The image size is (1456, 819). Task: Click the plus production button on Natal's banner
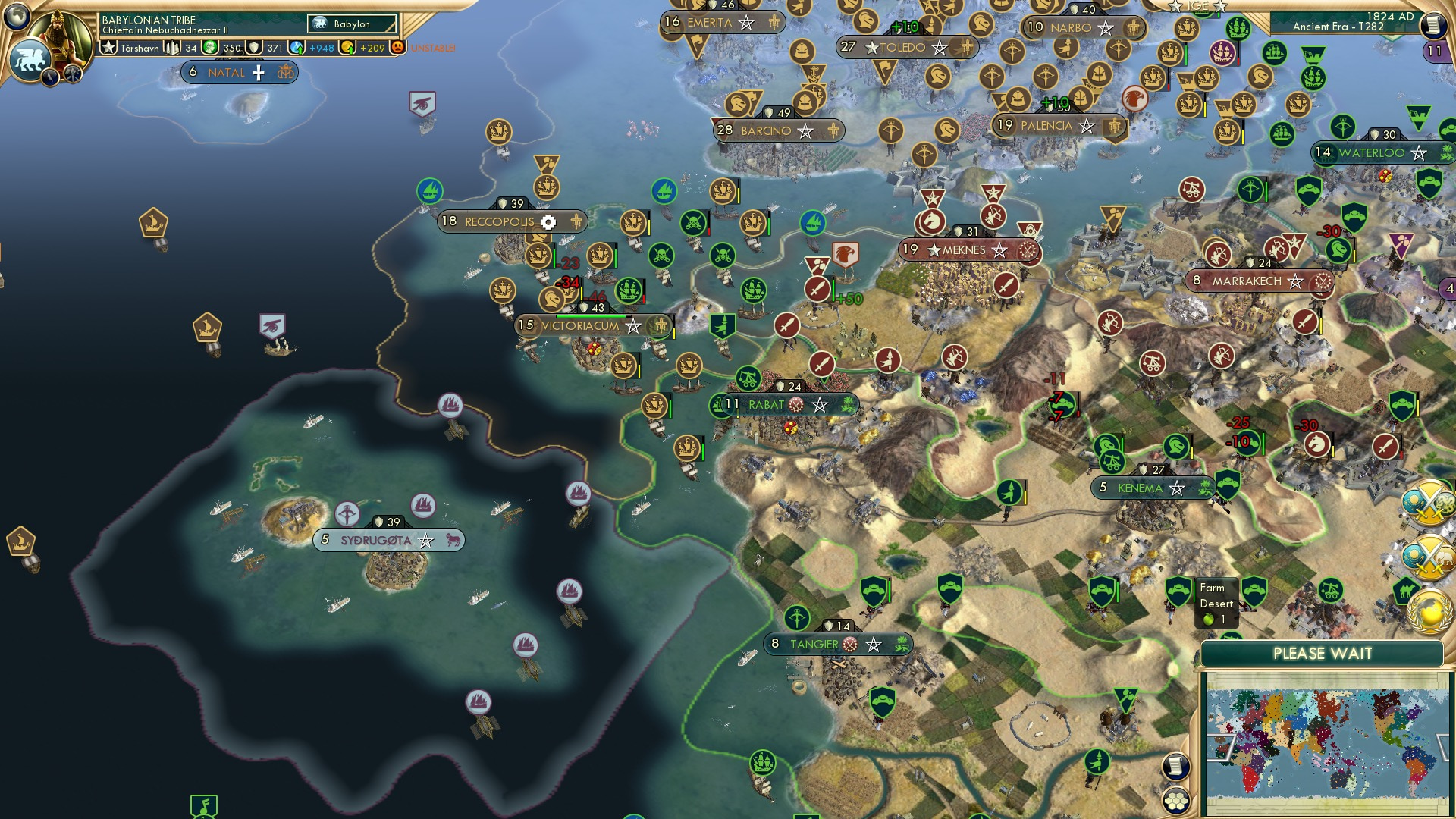click(258, 73)
